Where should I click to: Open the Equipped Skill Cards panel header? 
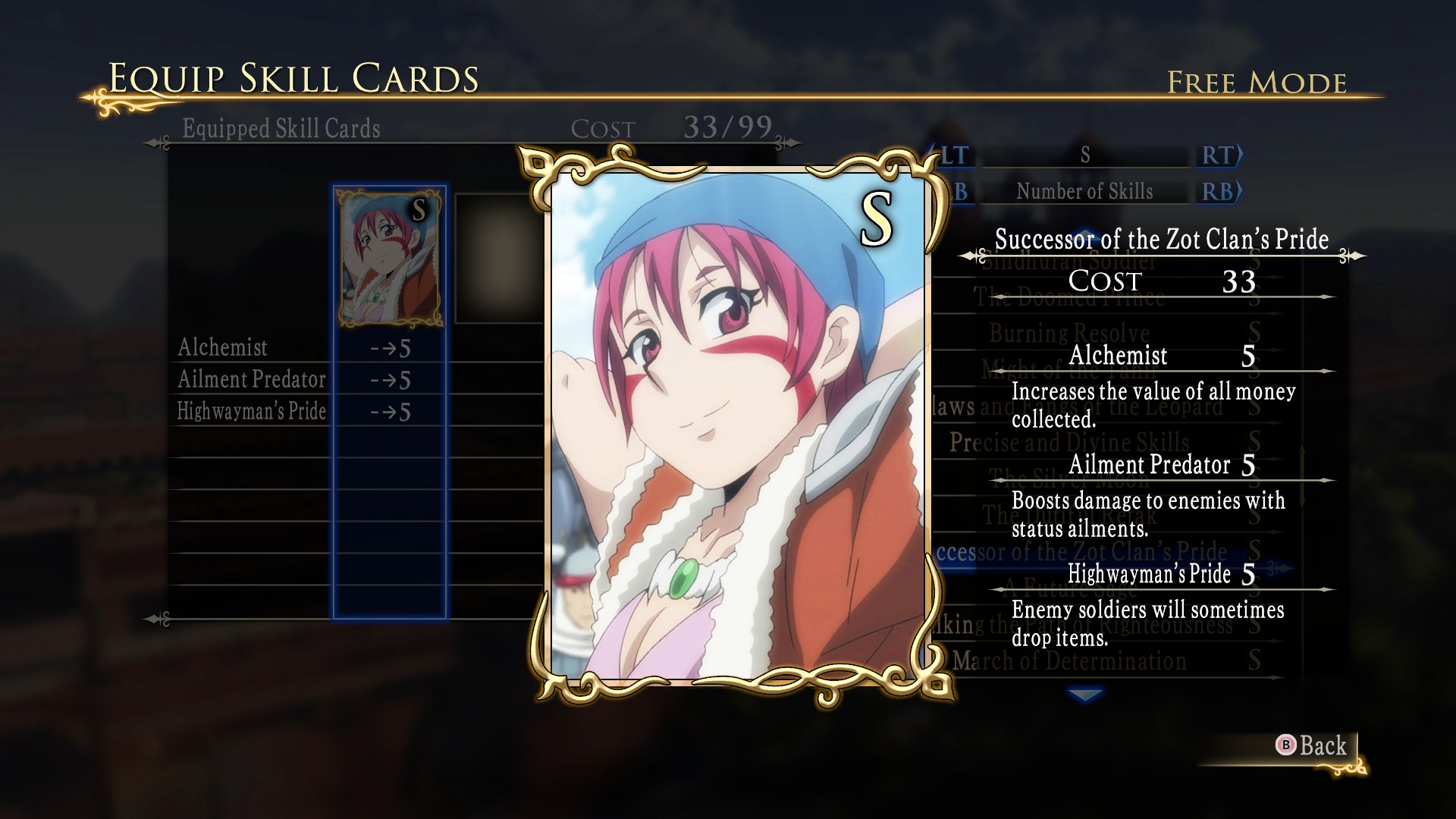click(x=281, y=128)
